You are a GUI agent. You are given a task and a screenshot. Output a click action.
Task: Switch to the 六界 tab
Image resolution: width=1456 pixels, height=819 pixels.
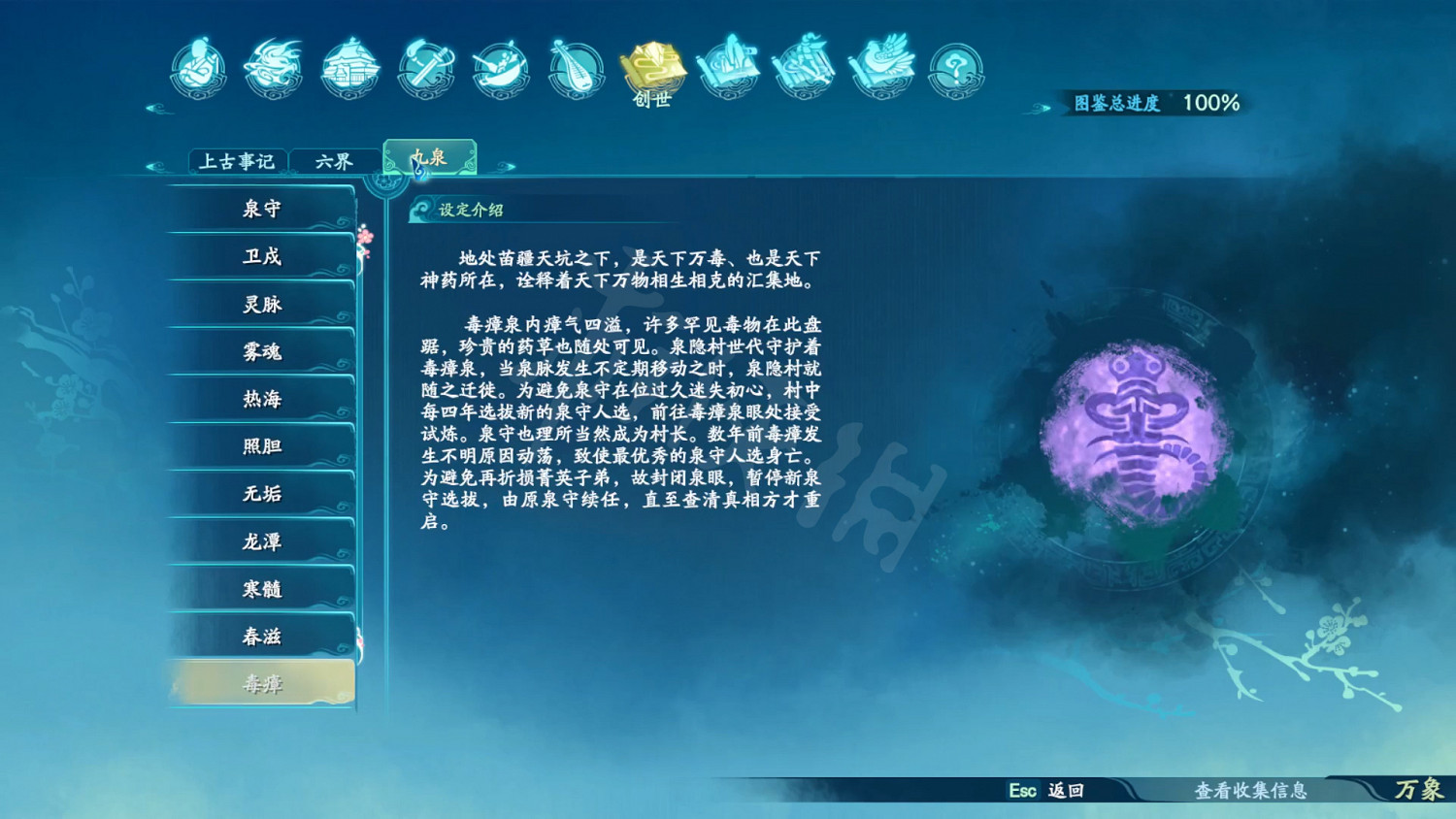[335, 160]
